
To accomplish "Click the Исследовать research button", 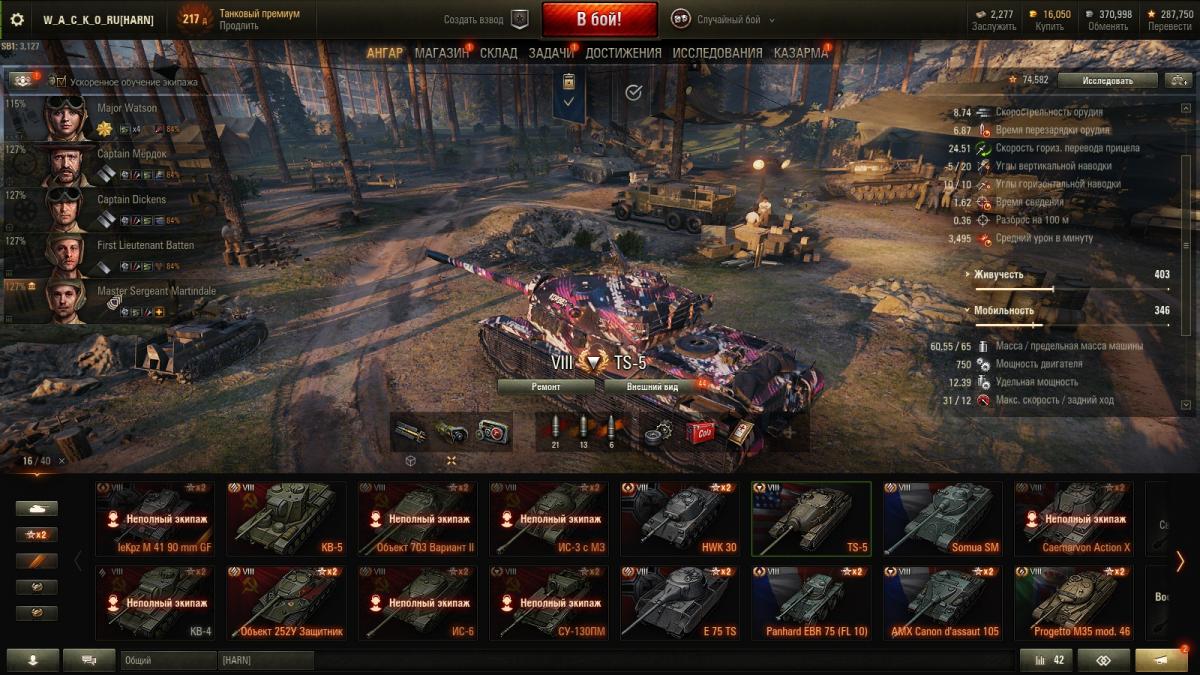I will click(x=1107, y=80).
